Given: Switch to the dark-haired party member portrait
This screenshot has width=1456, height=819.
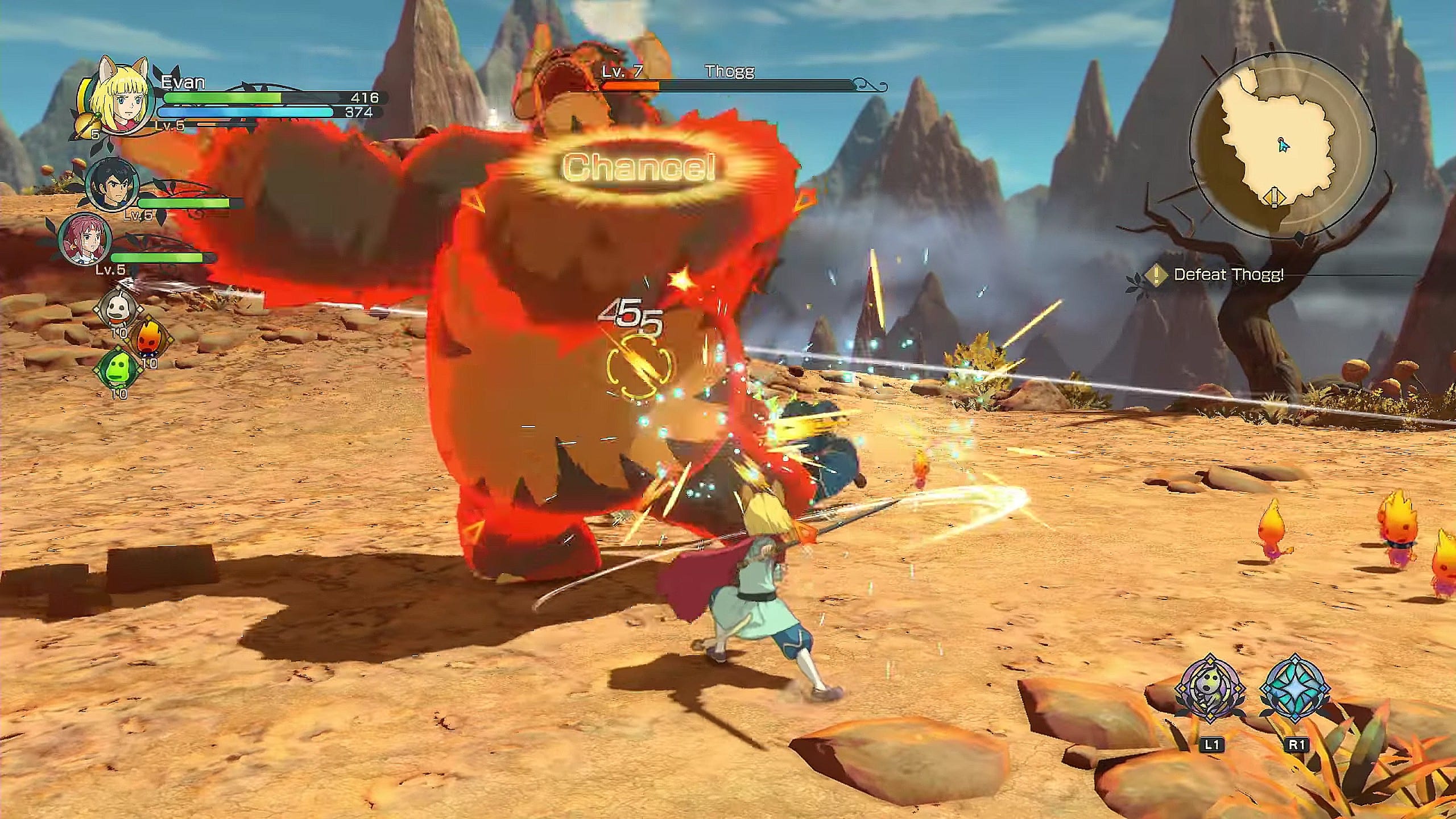Looking at the screenshot, I should click(112, 185).
